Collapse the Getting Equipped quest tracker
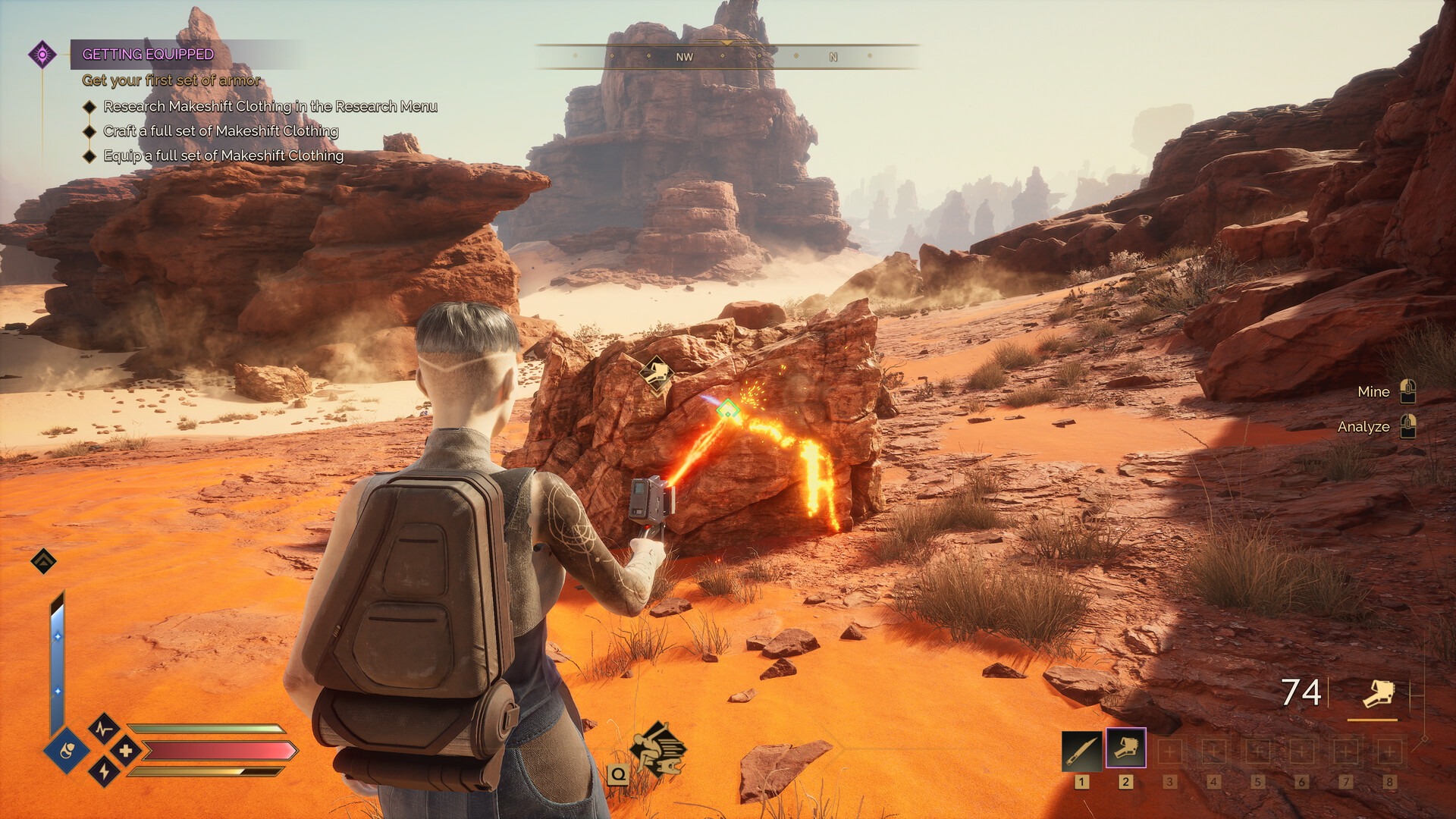 click(x=42, y=53)
